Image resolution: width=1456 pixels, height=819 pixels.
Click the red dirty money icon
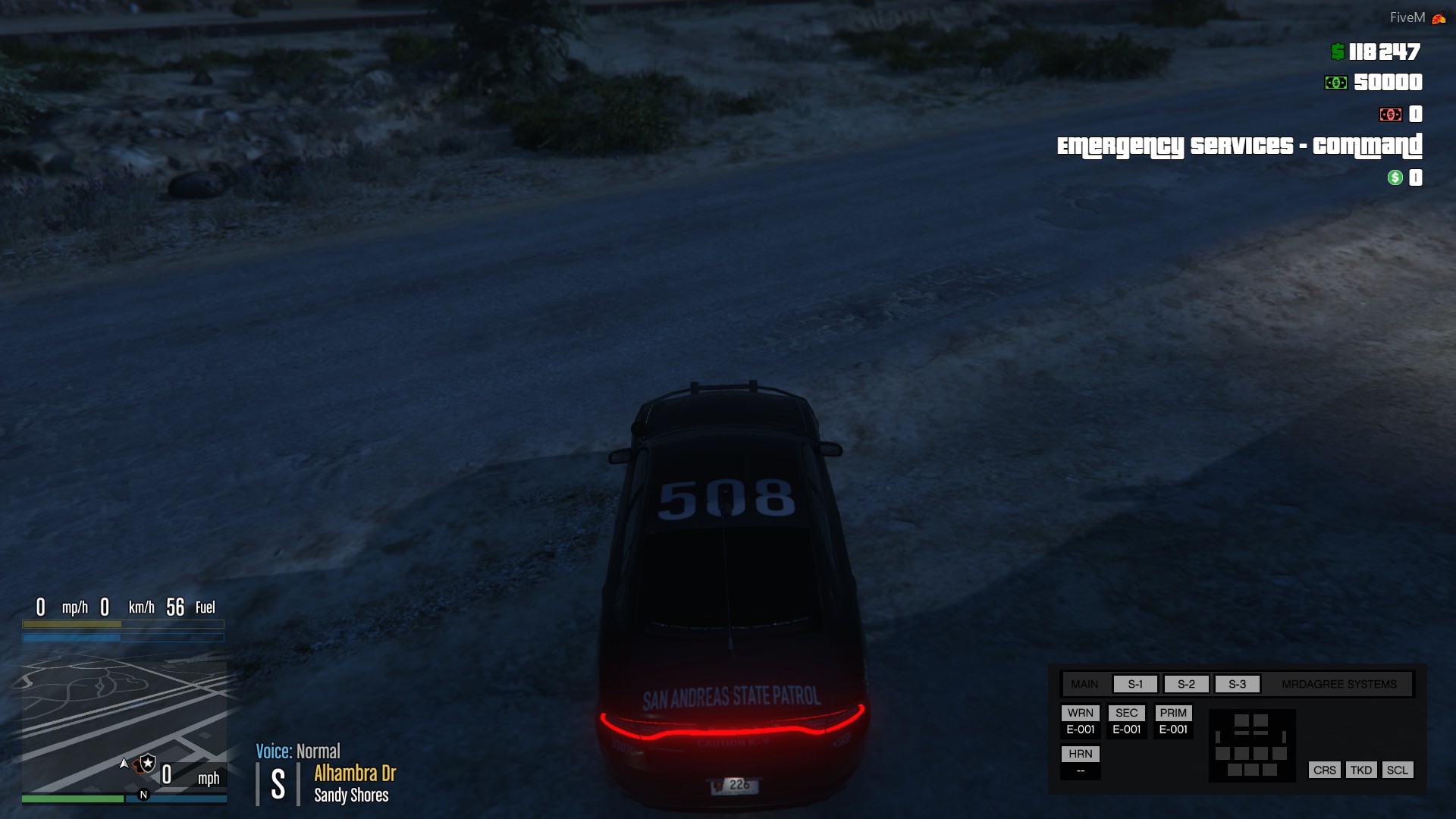pos(1392,114)
